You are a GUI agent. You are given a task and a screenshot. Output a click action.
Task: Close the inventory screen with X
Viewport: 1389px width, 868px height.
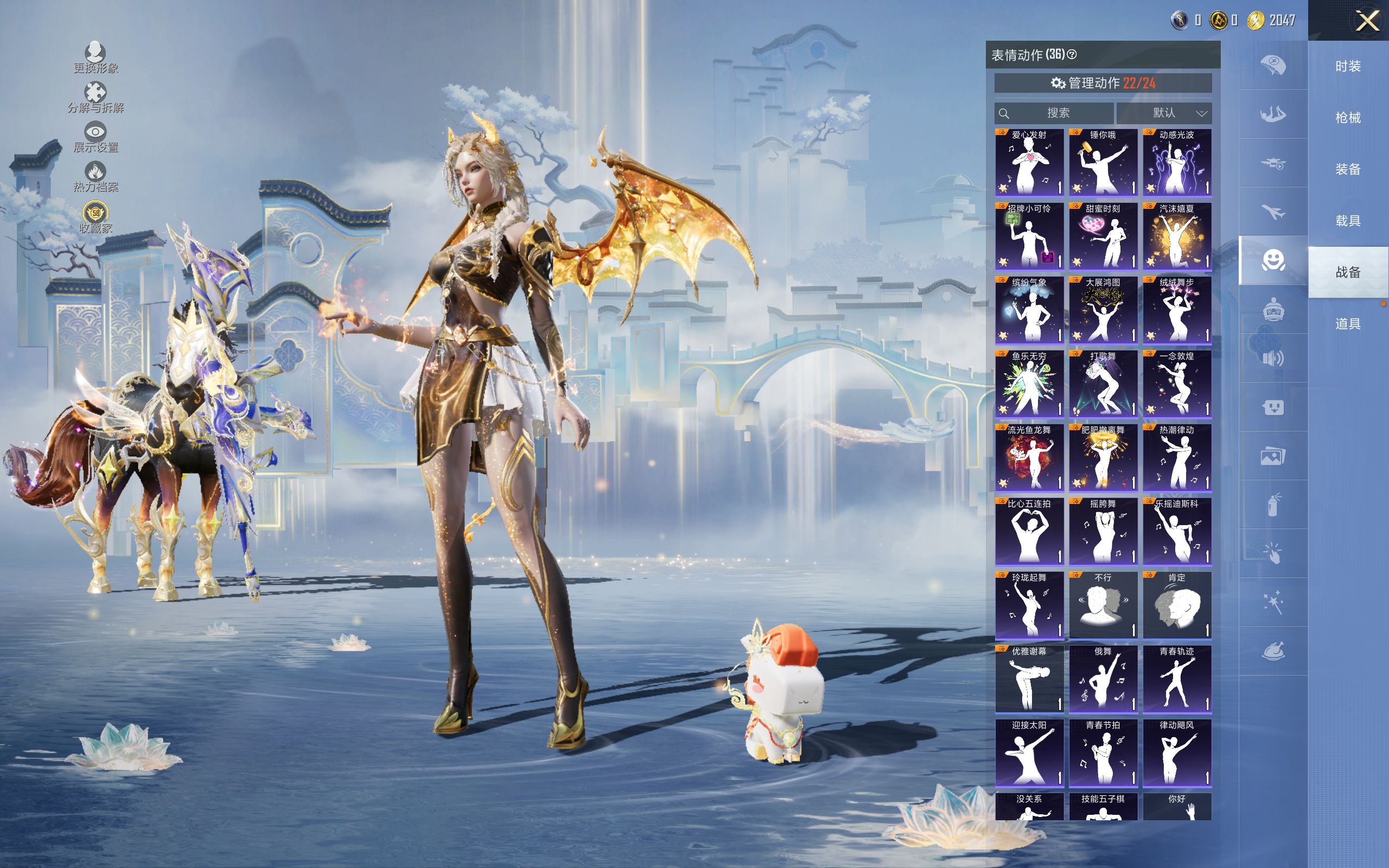(1367, 21)
